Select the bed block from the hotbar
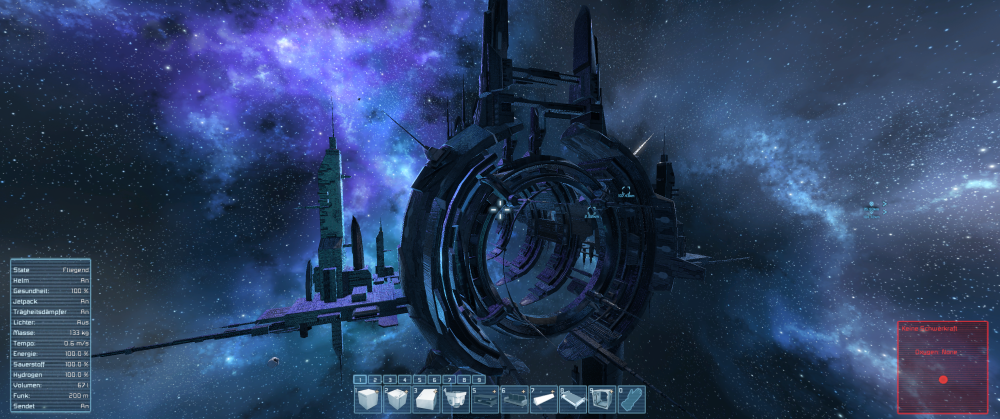The width and height of the screenshot is (1000, 419). (572, 399)
